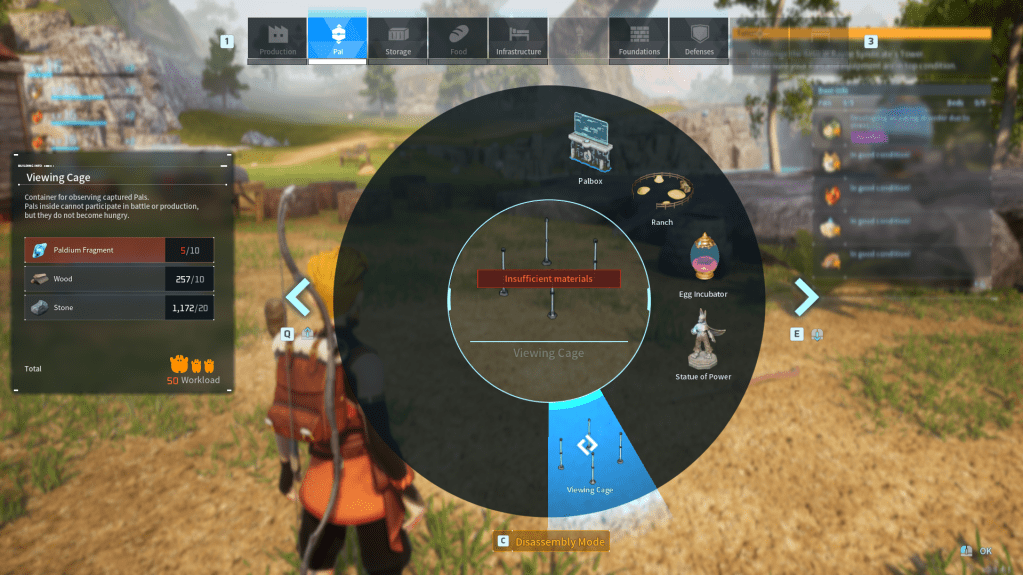Show the Foundations category
The height and width of the screenshot is (575, 1023).
pos(639,40)
